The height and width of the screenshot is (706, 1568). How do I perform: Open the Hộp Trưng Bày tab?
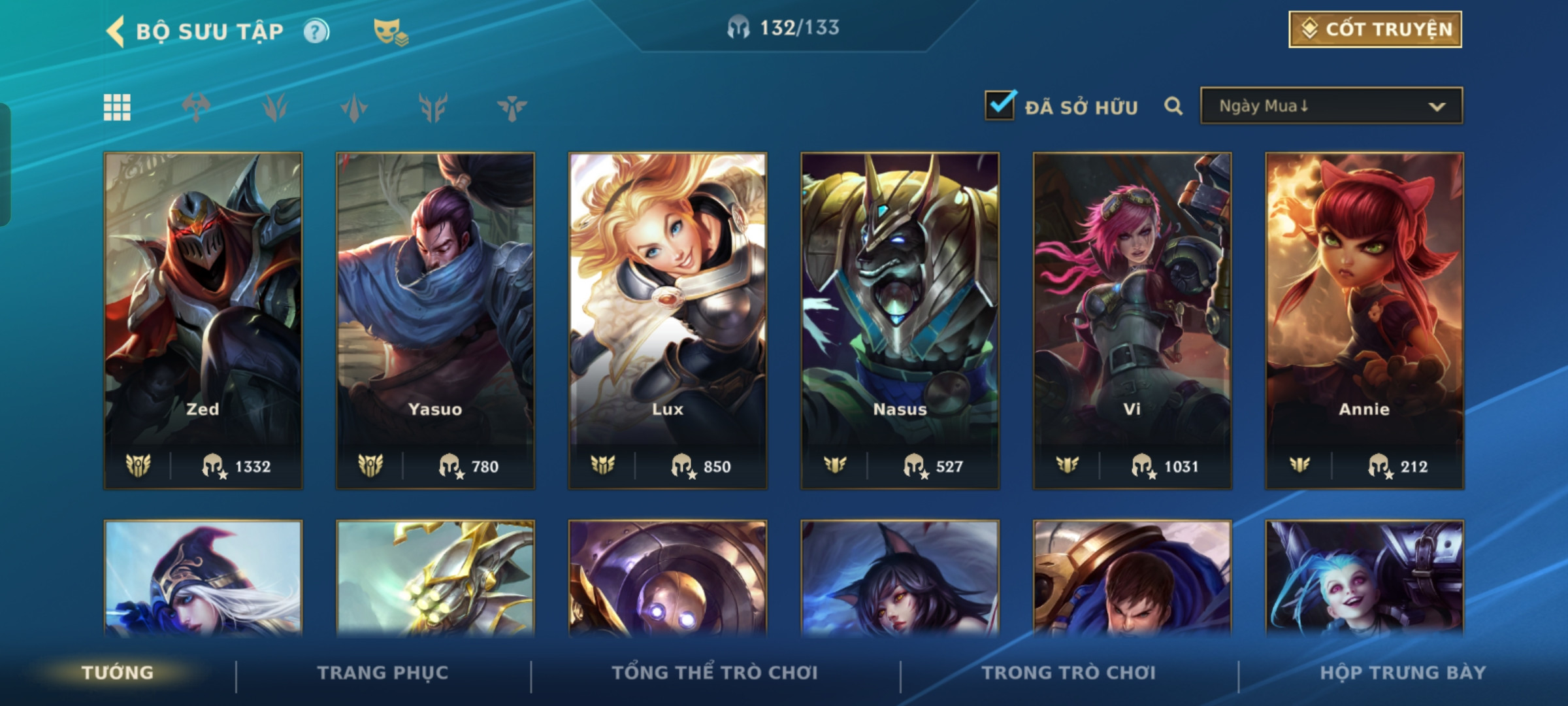pos(1403,673)
